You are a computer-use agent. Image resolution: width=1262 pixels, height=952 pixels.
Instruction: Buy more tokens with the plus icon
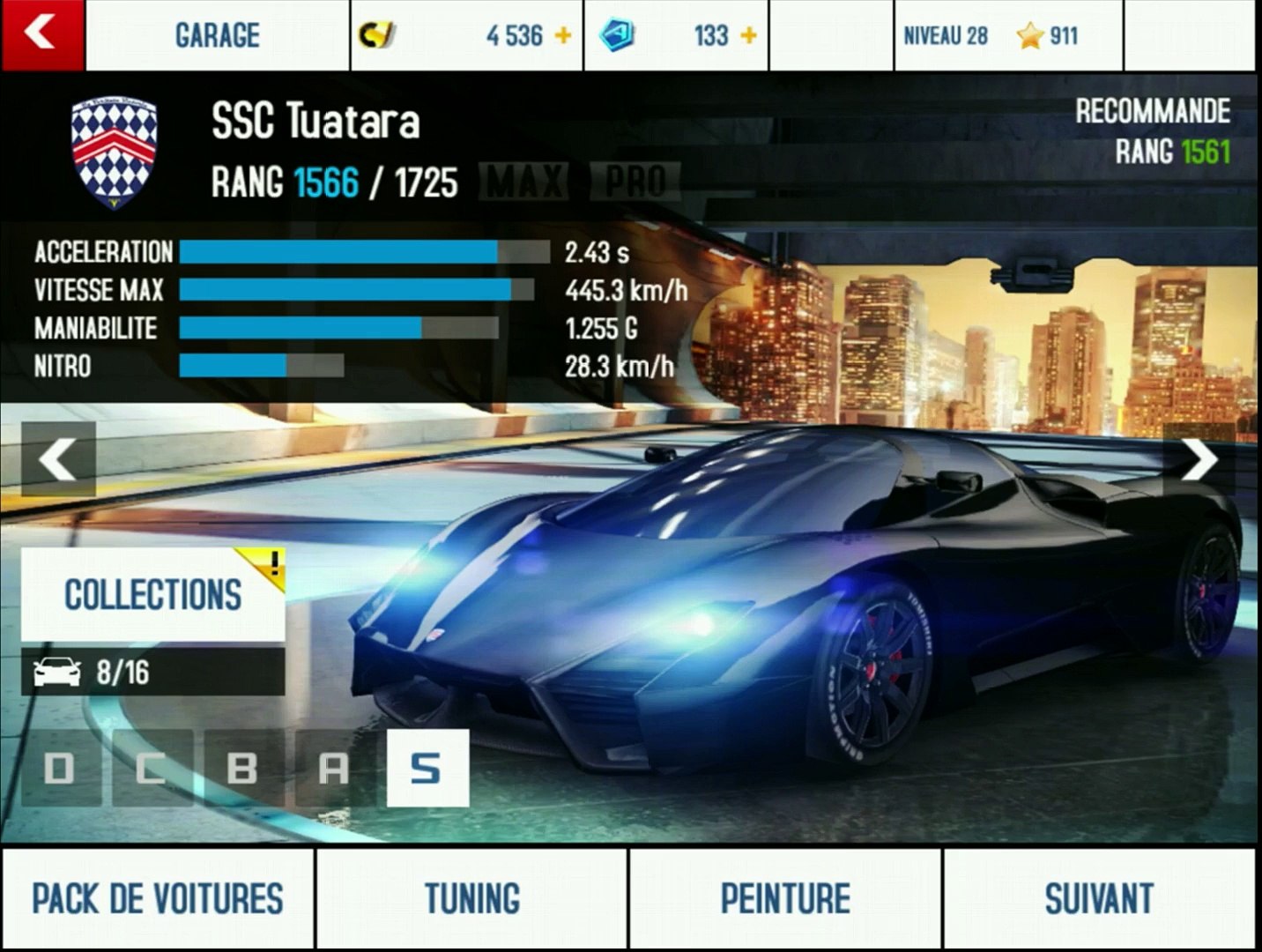click(748, 36)
